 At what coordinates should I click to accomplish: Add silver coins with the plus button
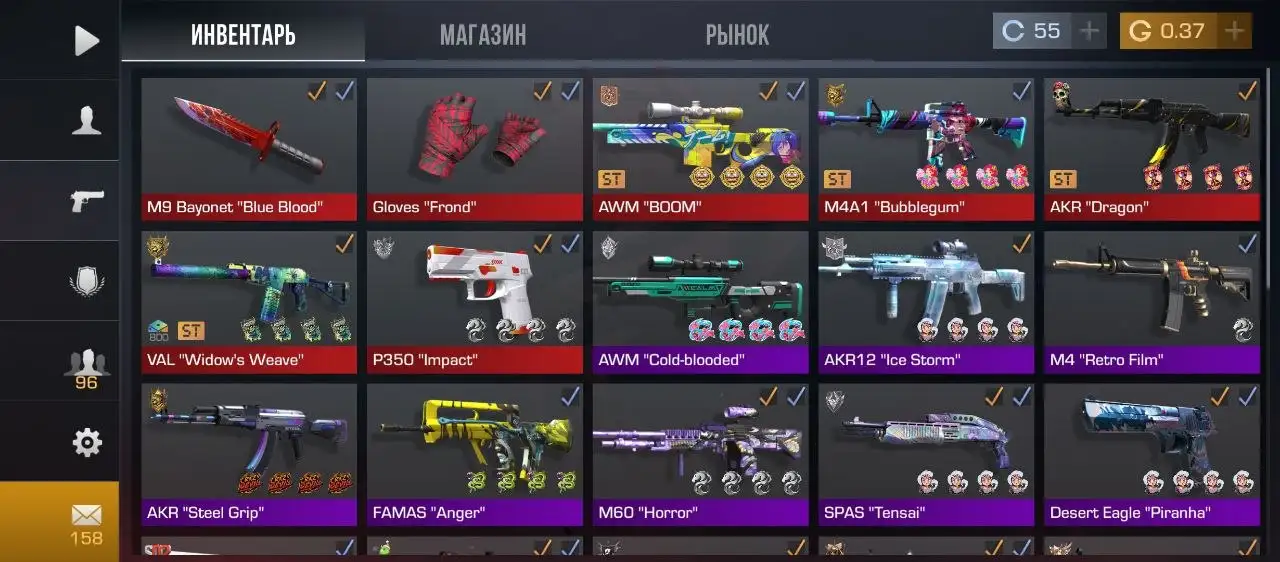(x=1089, y=31)
